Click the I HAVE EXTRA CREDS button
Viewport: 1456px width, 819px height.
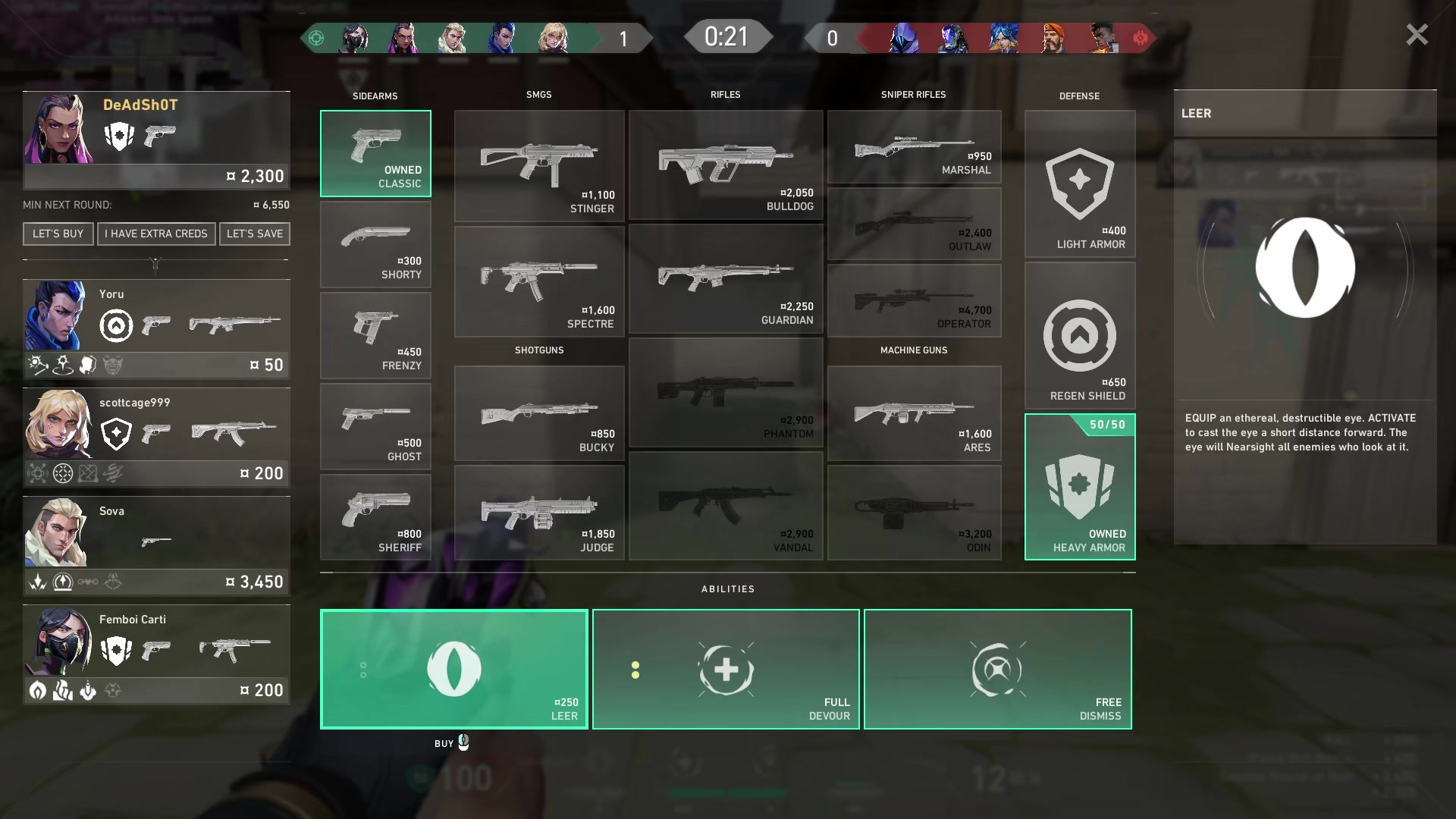pyautogui.click(x=156, y=234)
